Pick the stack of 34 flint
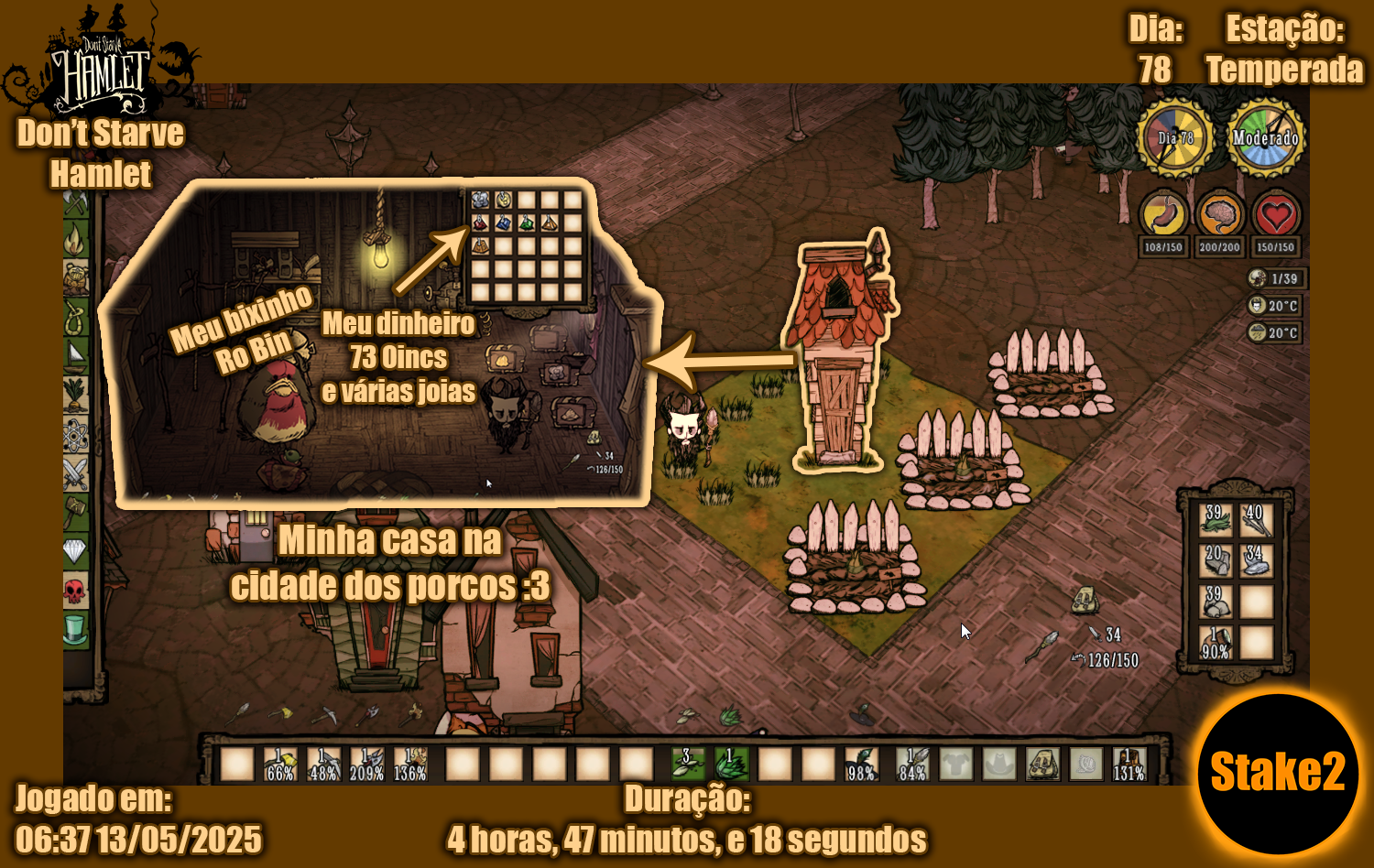Screen dimensions: 1374x868 [1256, 559]
